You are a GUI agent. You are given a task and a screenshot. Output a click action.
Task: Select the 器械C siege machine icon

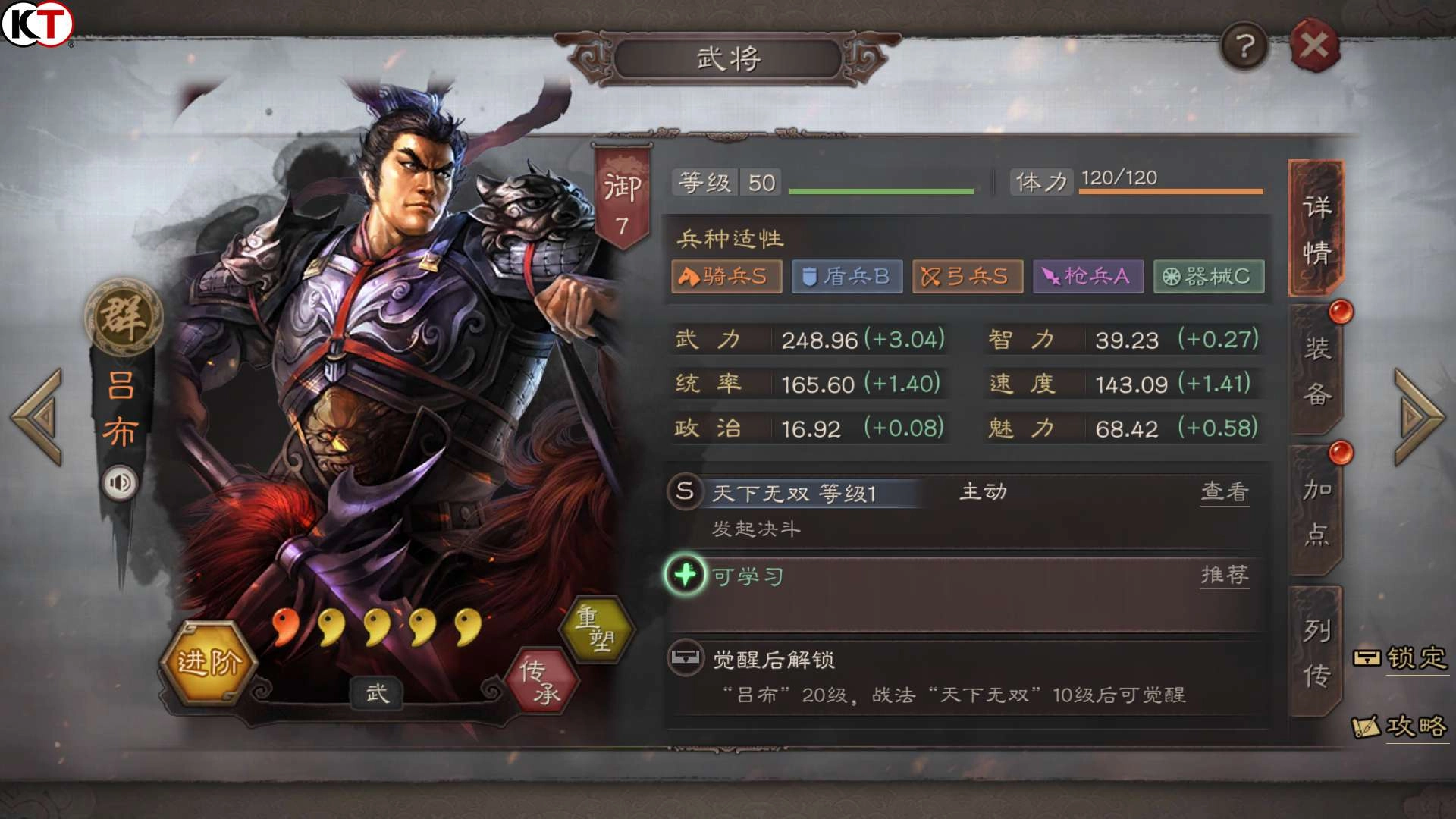click(x=1208, y=277)
